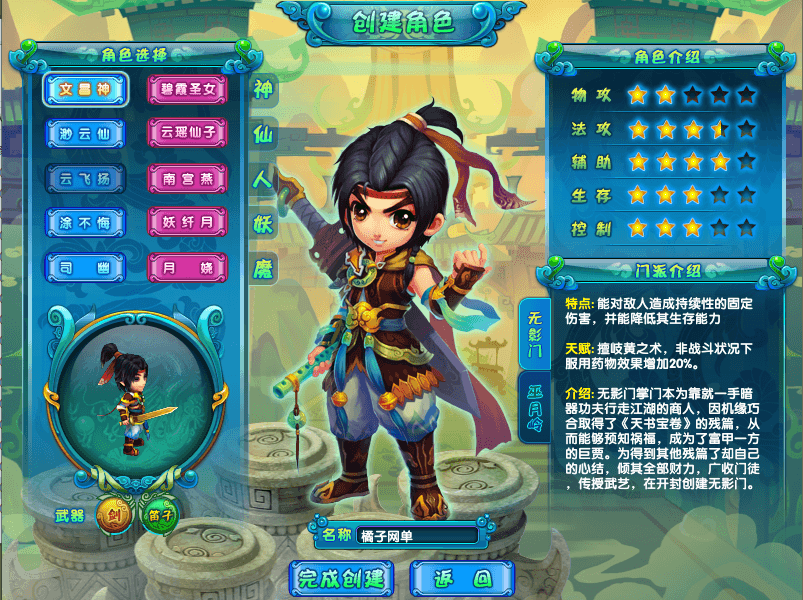Choose the 南宫燕 character
This screenshot has height=600, width=803.
(x=187, y=178)
